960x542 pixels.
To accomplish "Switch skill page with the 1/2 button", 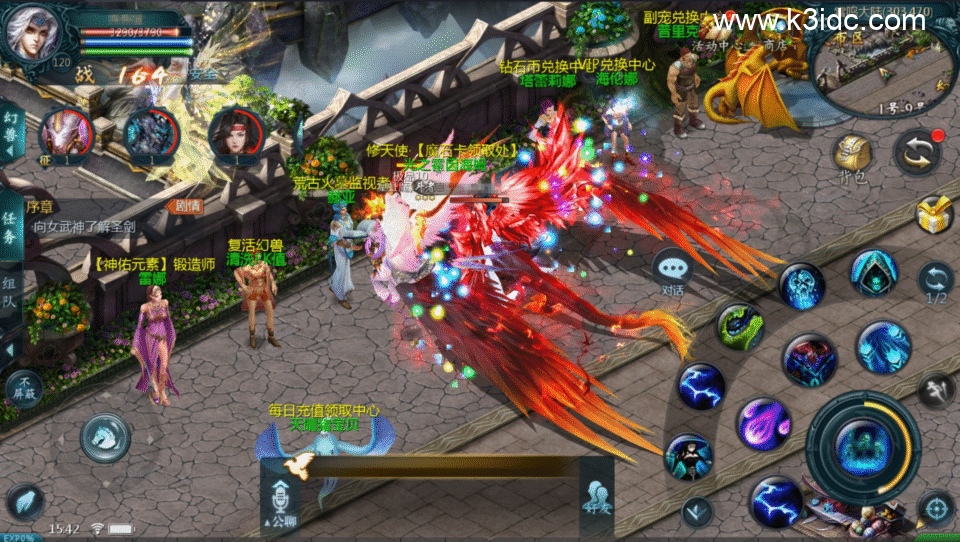I will (936, 283).
